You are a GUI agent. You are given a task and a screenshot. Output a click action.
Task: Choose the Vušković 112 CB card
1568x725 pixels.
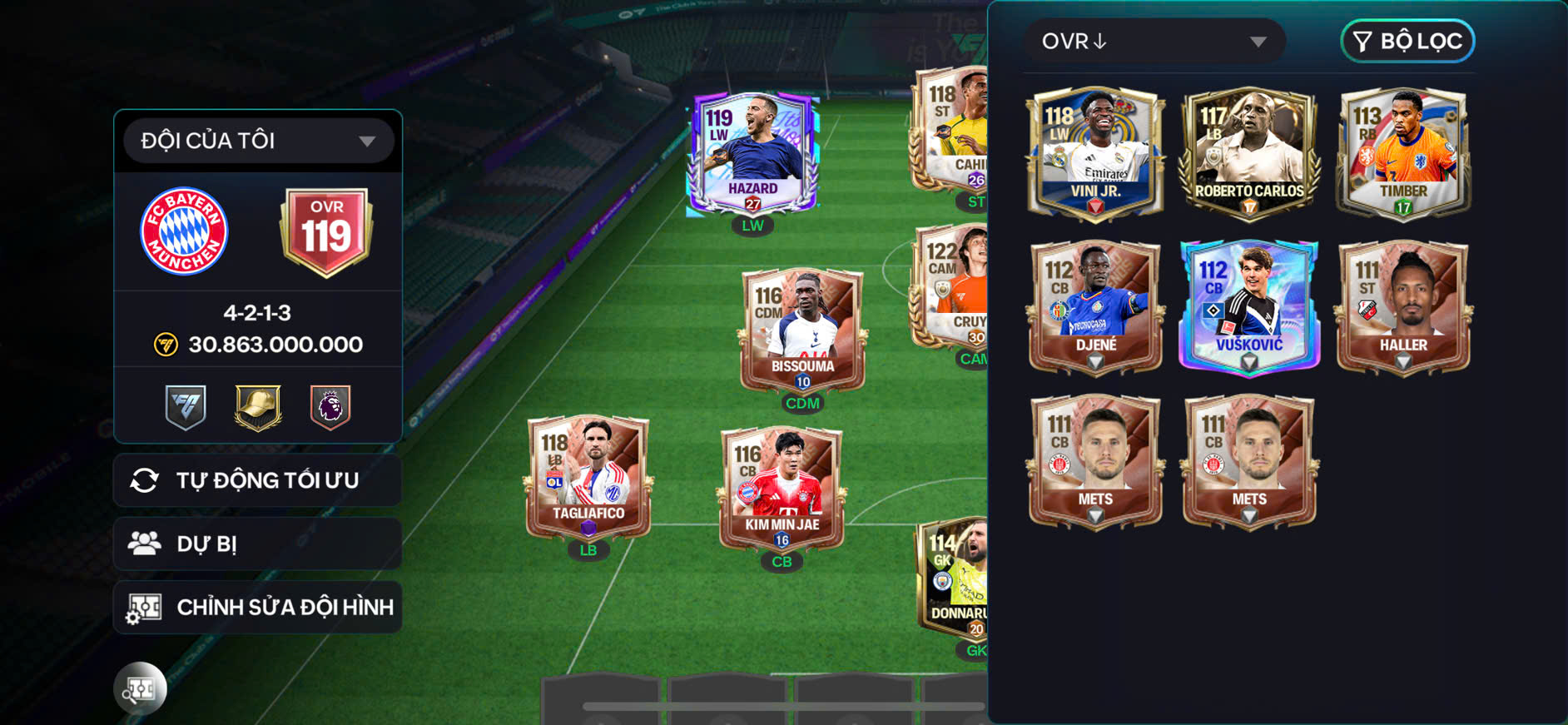[1249, 307]
